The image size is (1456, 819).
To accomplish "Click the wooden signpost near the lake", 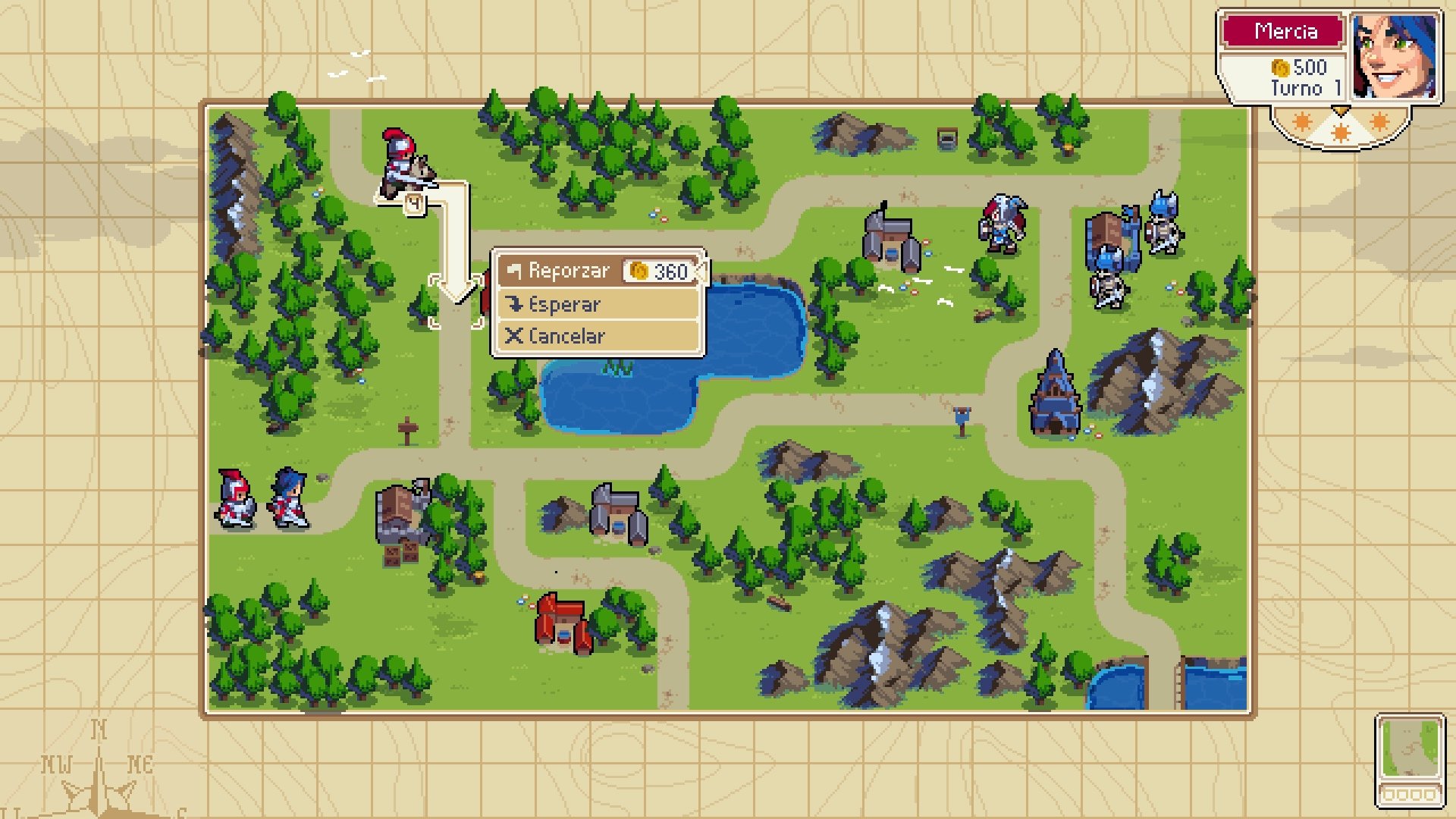I will click(407, 428).
